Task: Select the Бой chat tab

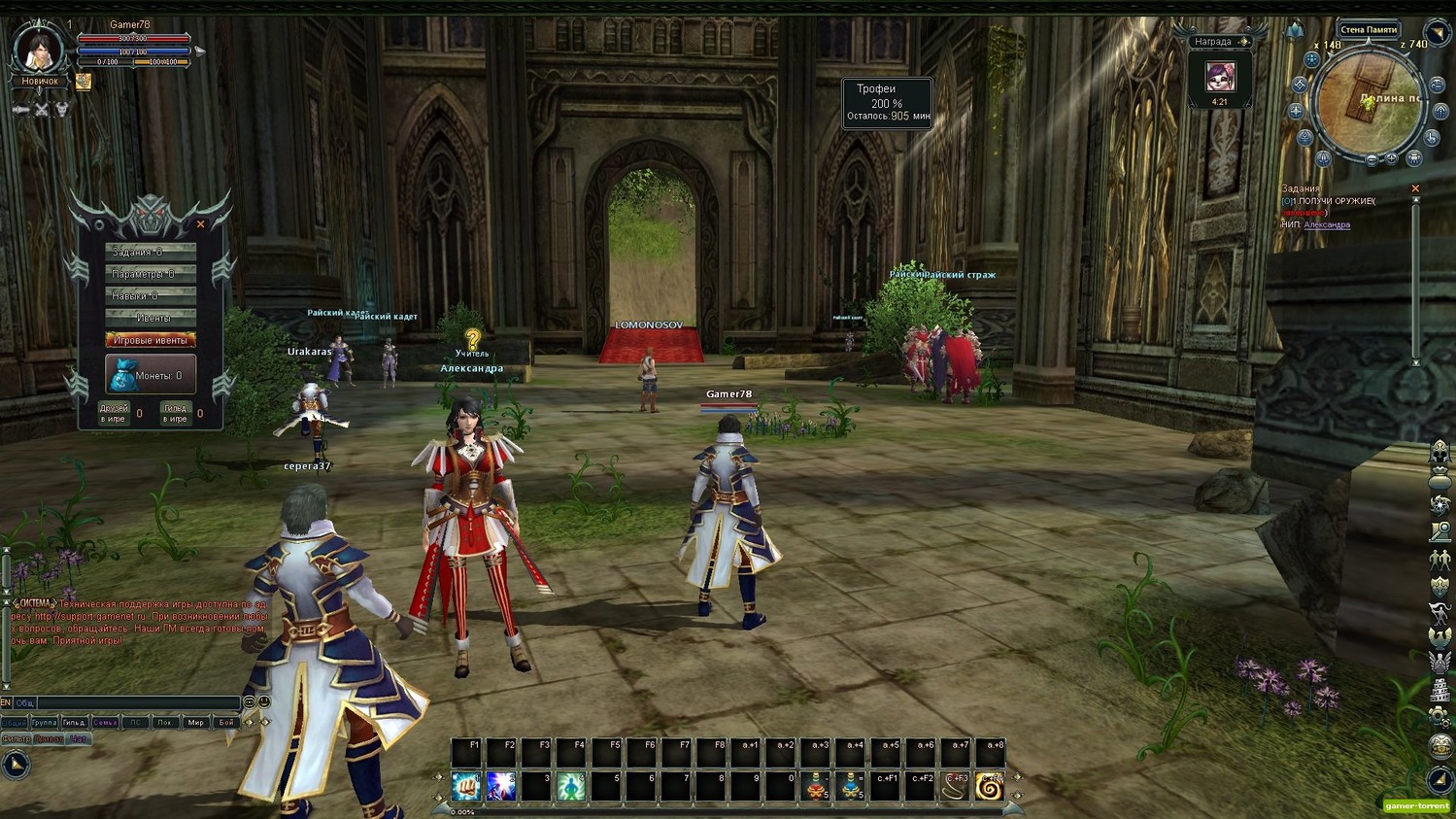Action: tap(225, 723)
